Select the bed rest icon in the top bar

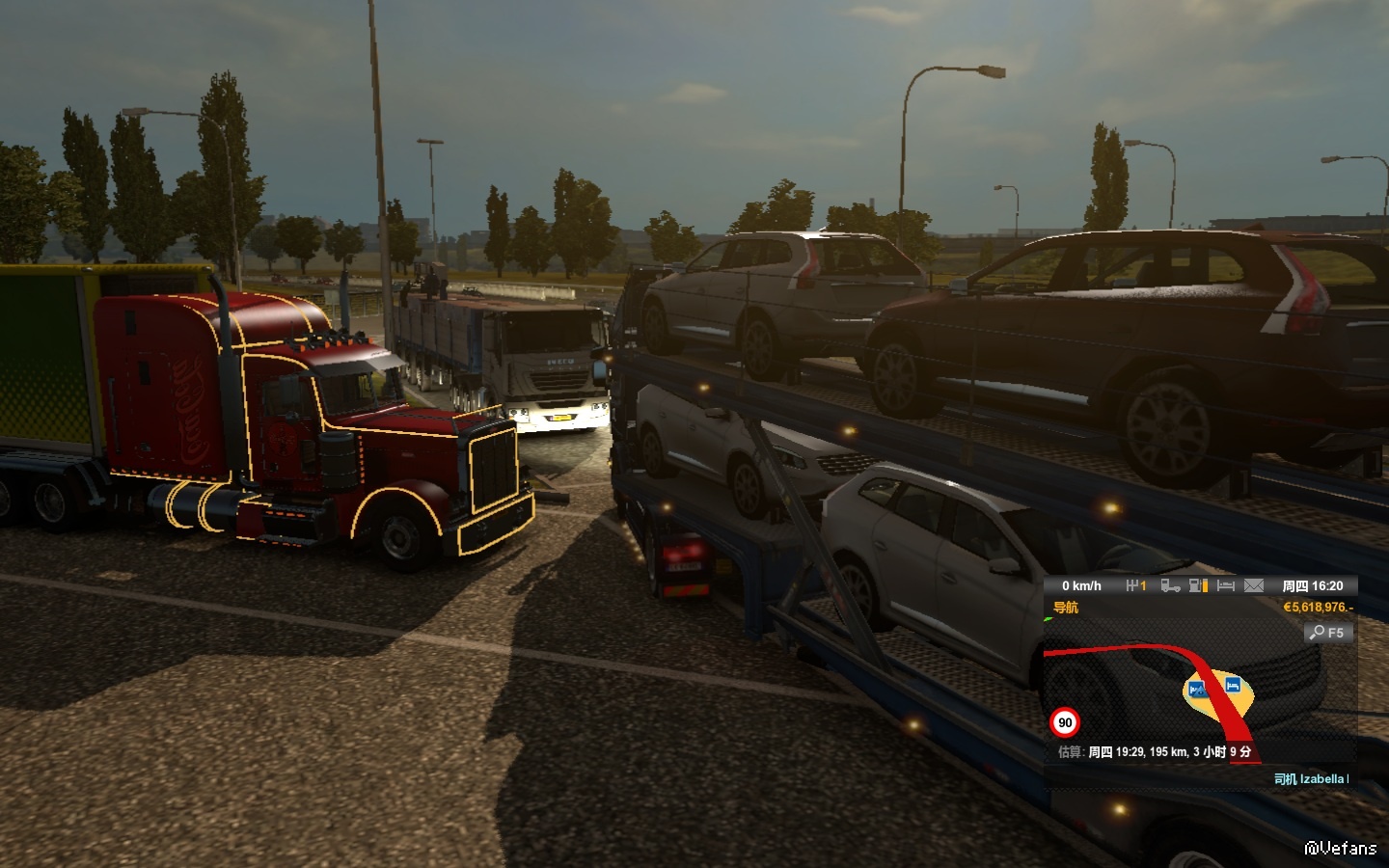[x=1226, y=585]
